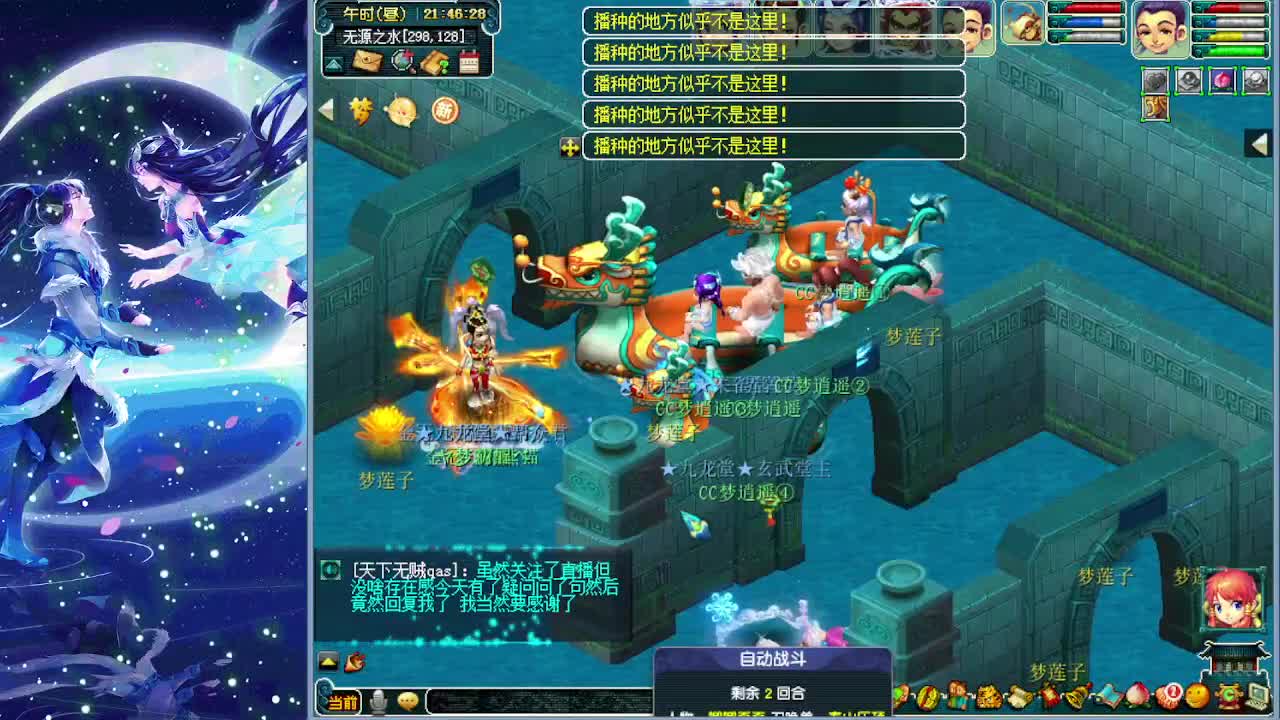The height and width of the screenshot is (720, 1280).
Task: Click the 新 circular button under the minimap
Action: [x=445, y=109]
